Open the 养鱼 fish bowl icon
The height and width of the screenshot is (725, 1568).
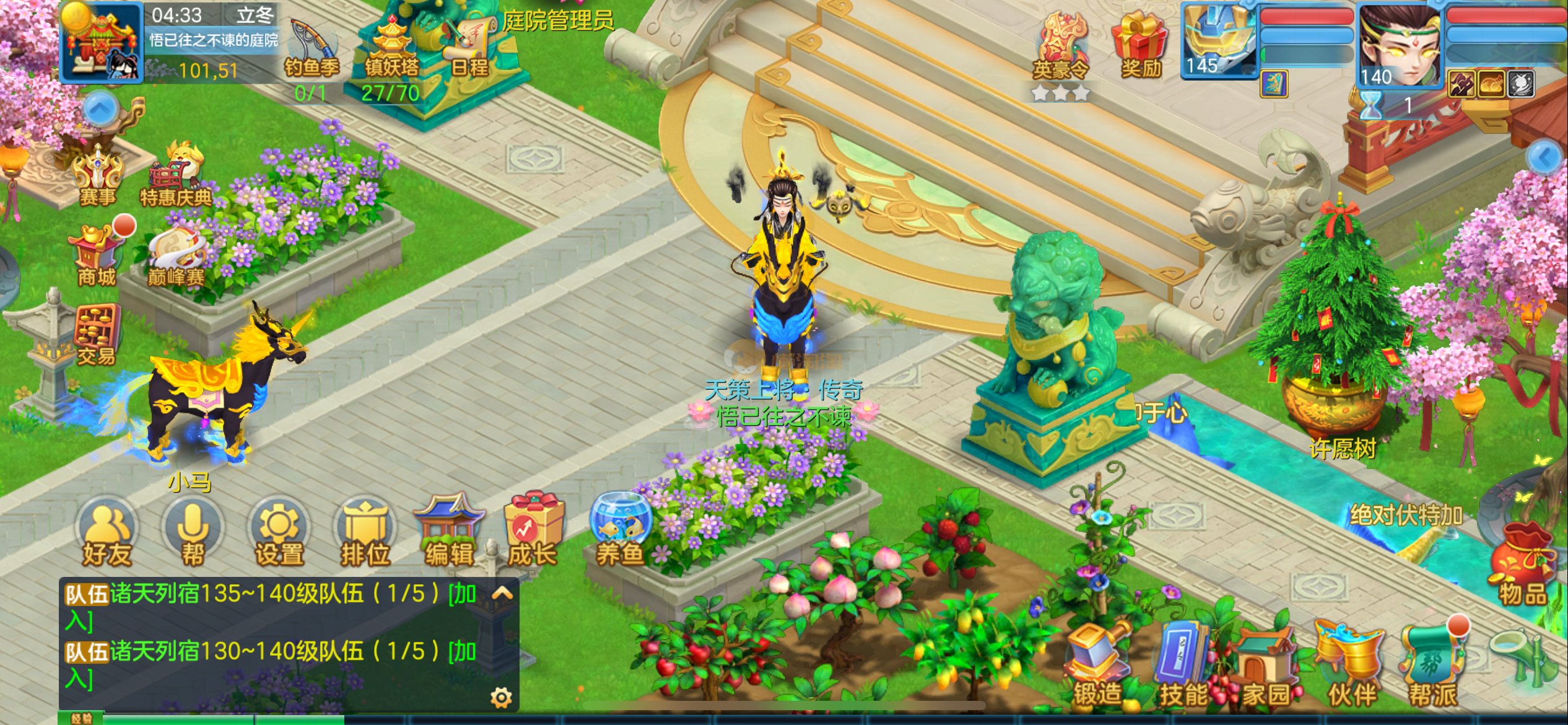(x=620, y=530)
